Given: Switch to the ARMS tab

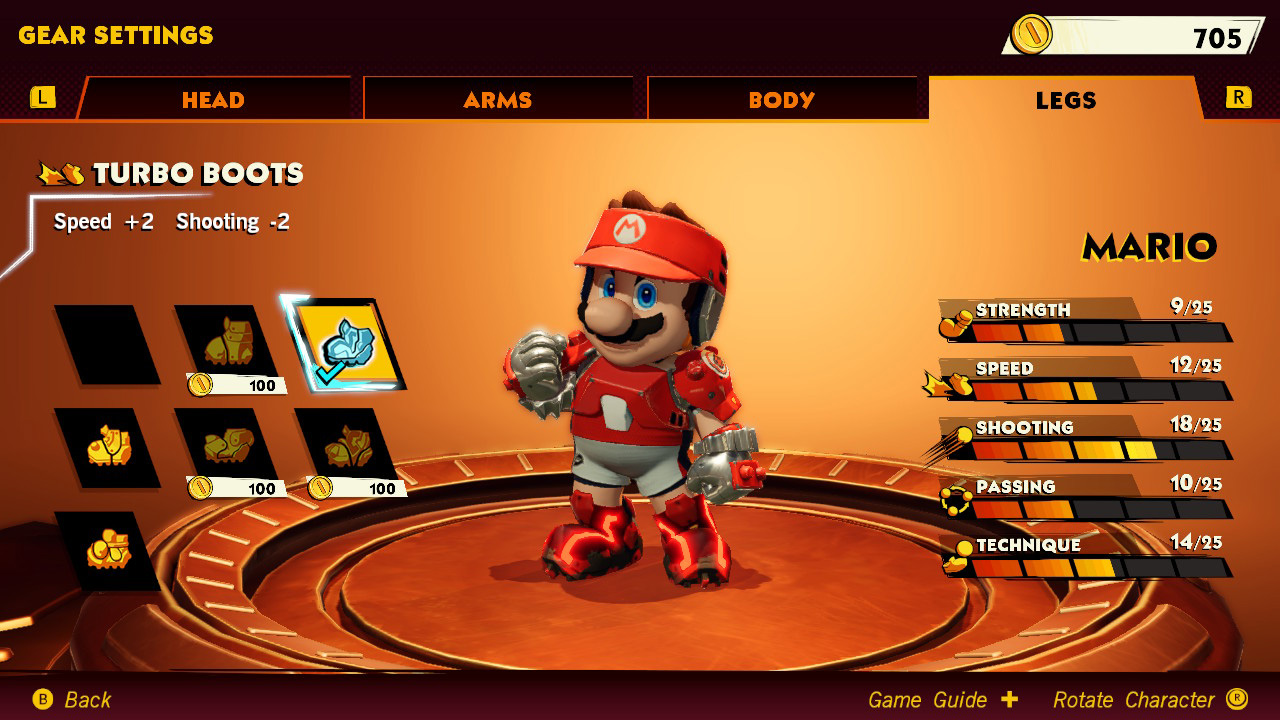Looking at the screenshot, I should (x=499, y=99).
